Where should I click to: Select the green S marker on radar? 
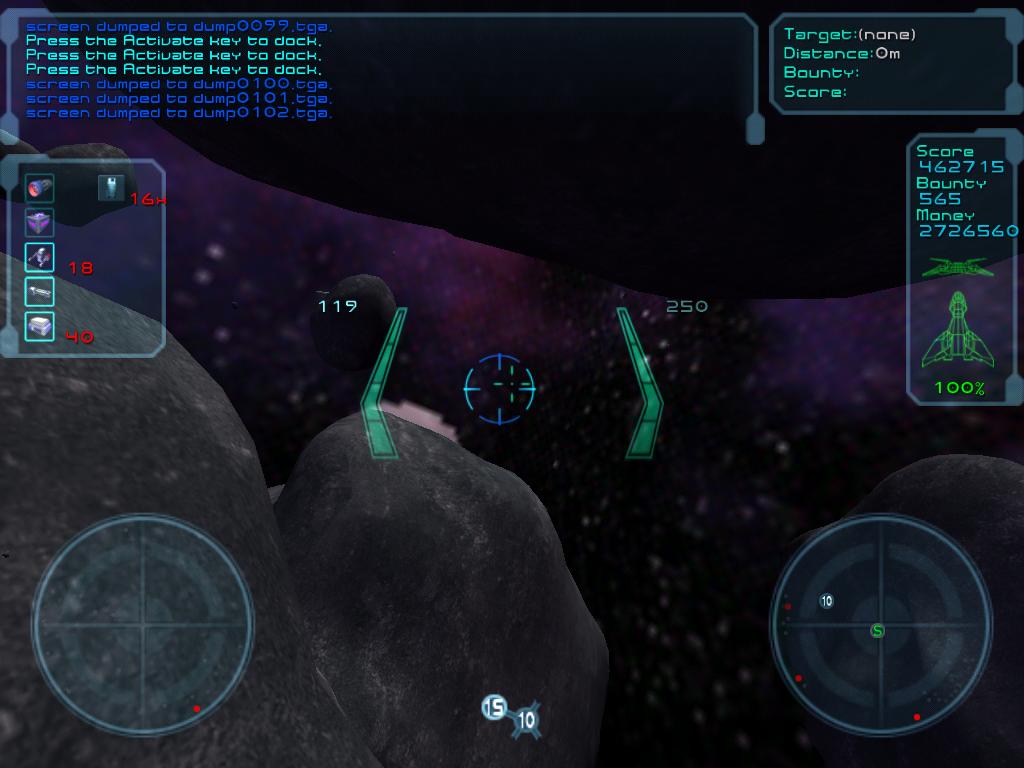(x=878, y=630)
